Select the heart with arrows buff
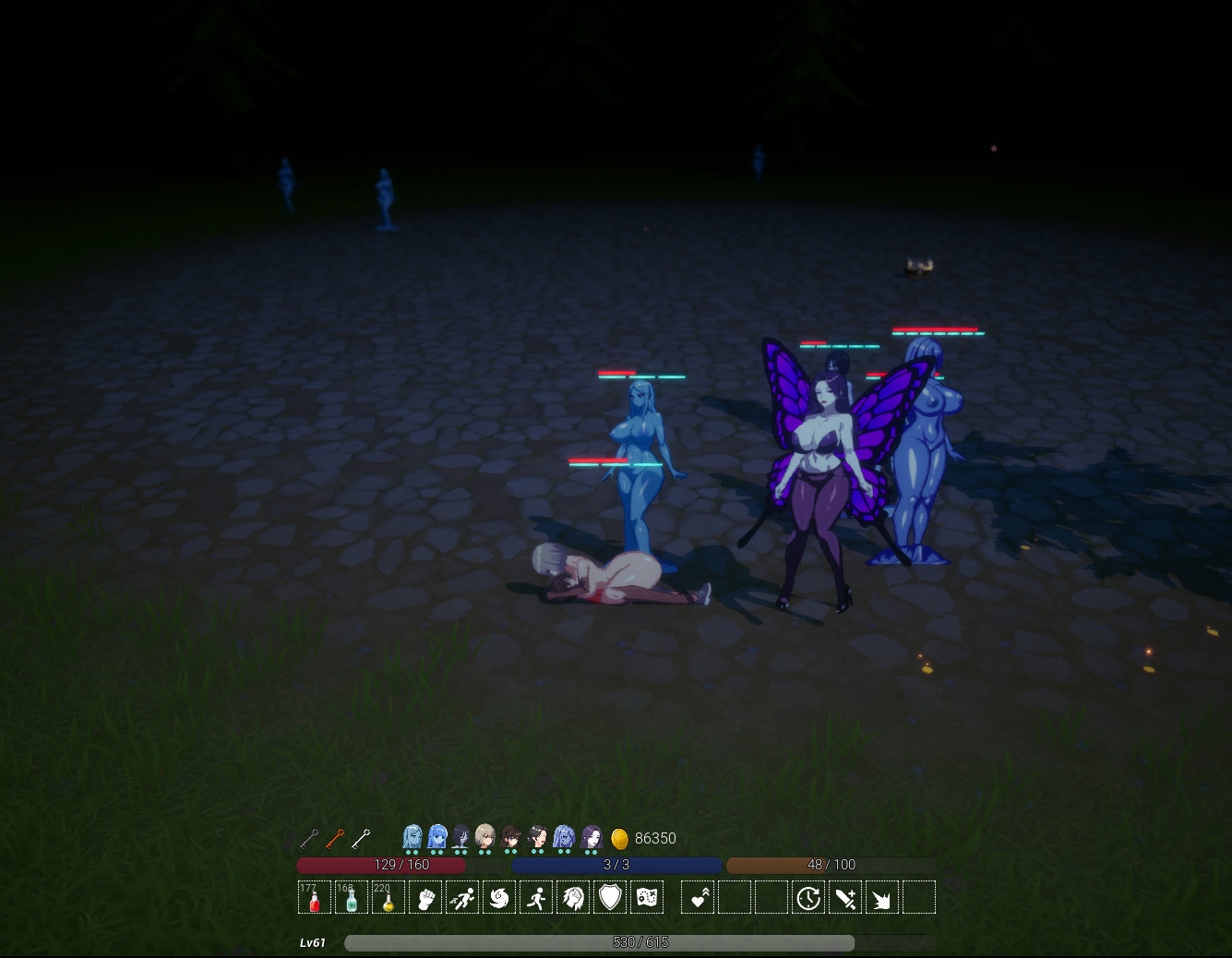 click(698, 898)
